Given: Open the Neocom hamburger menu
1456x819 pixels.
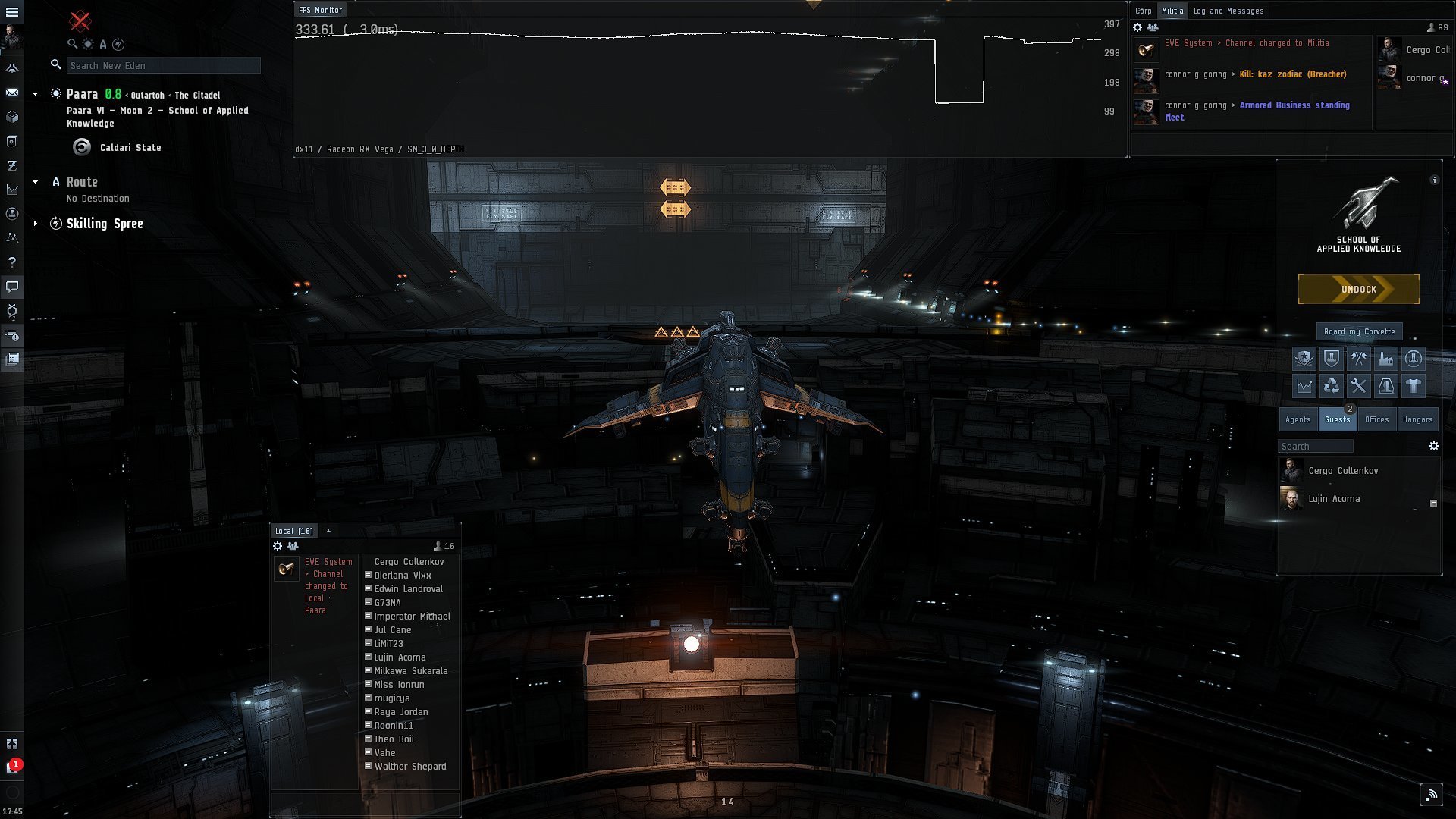Looking at the screenshot, I should click(x=12, y=12).
